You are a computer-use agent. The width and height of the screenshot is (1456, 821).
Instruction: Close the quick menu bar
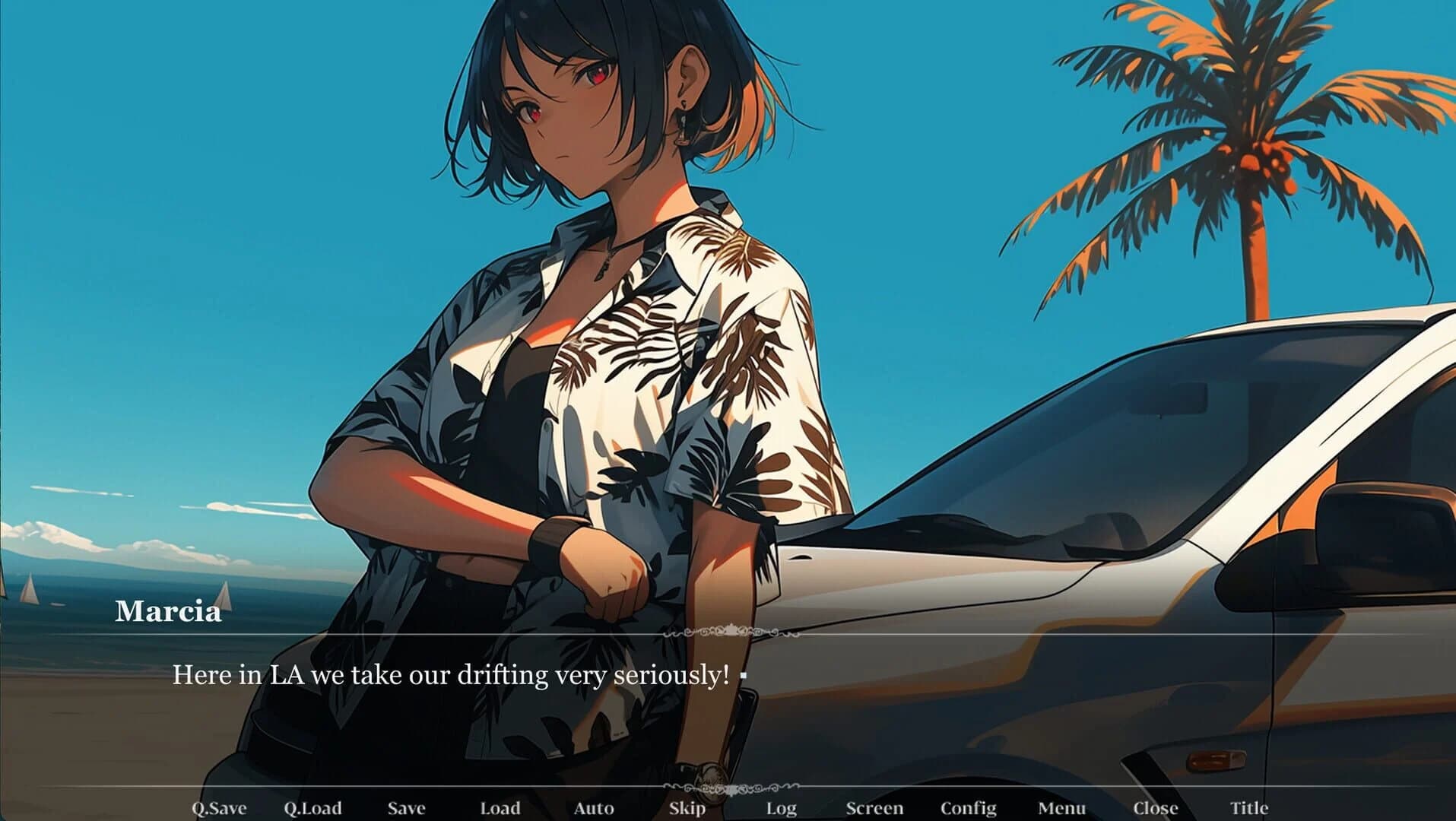coord(1154,808)
